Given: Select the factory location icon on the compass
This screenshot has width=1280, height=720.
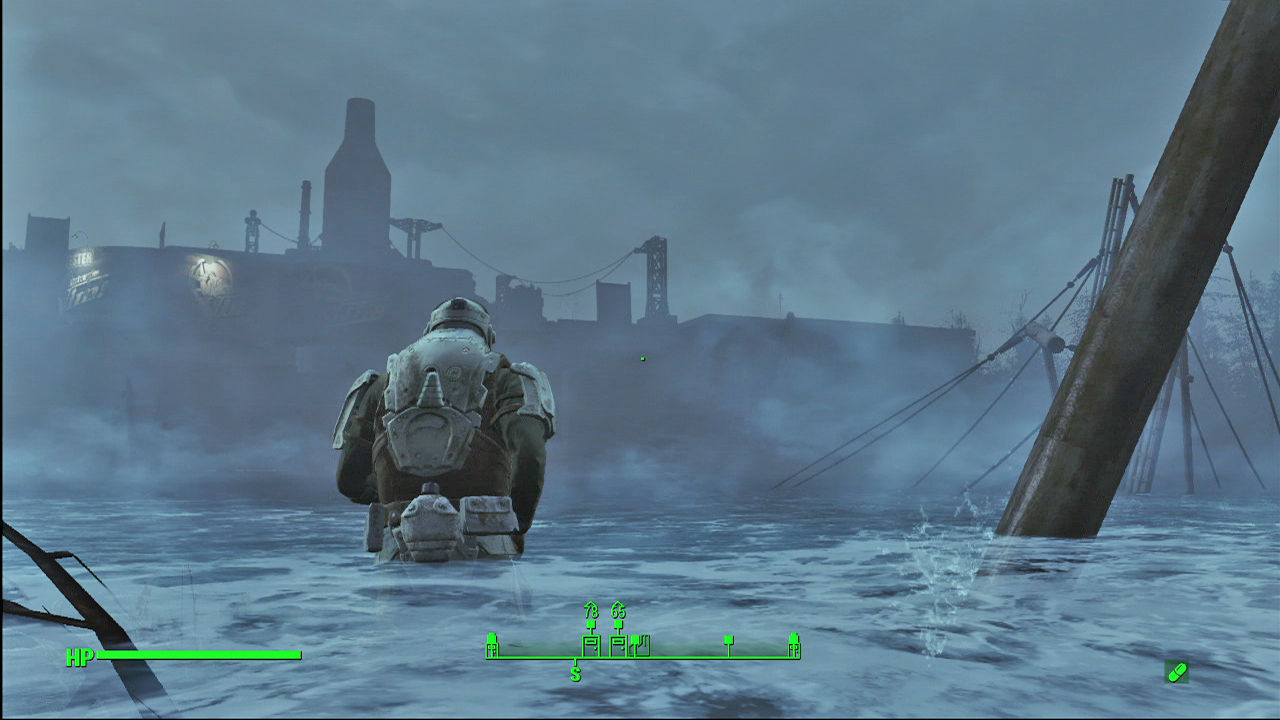Looking at the screenshot, I should coord(640,645).
